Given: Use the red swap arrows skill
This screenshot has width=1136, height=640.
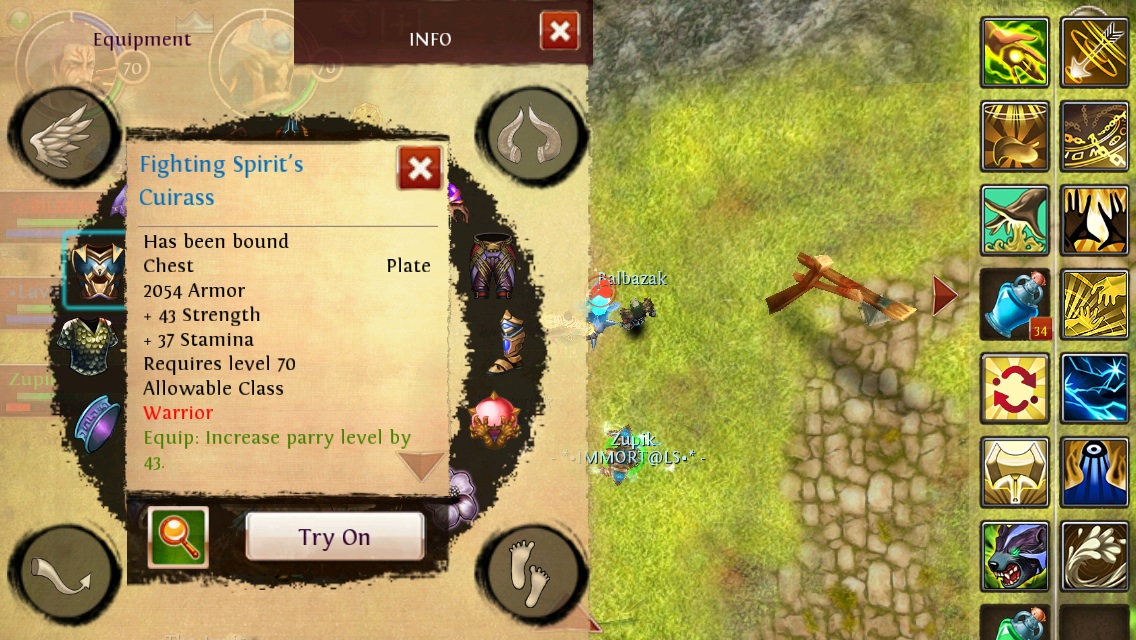Looking at the screenshot, I should (x=1015, y=388).
